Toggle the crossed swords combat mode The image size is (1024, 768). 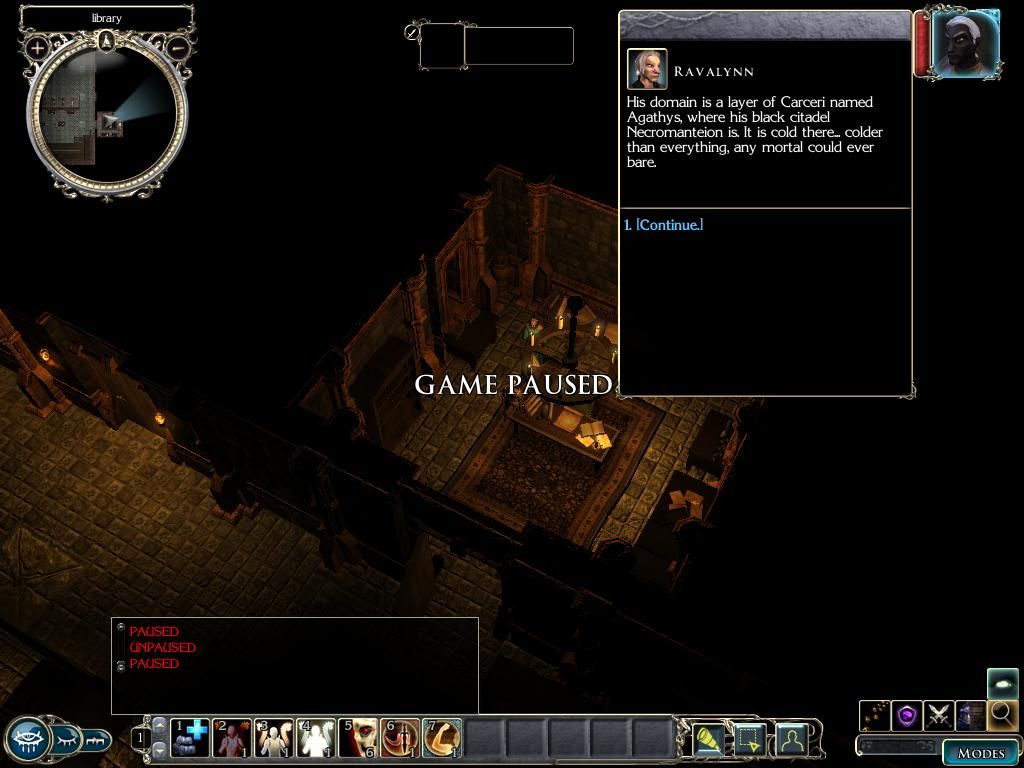939,715
